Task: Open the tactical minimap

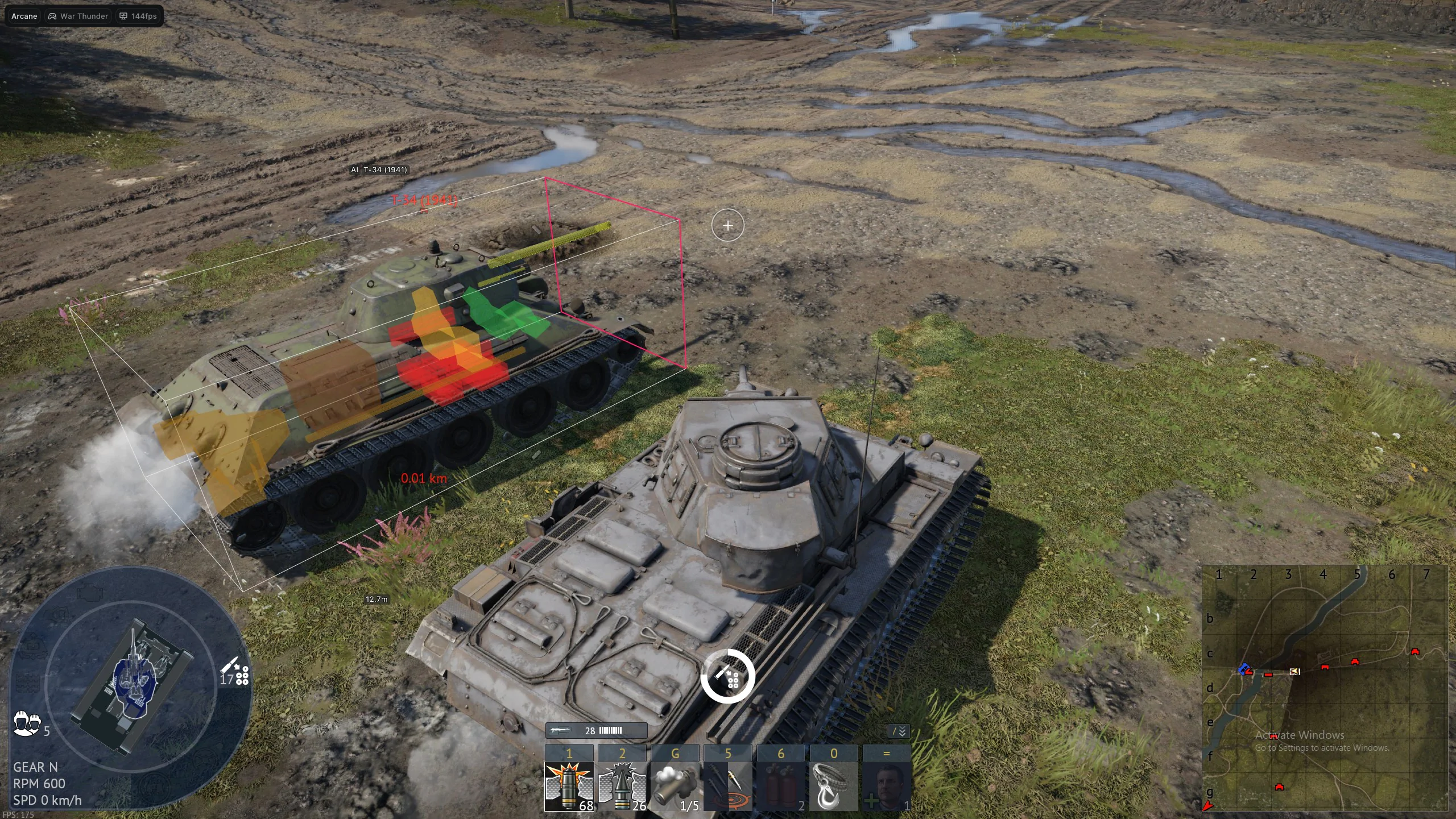Action: click(1325, 688)
